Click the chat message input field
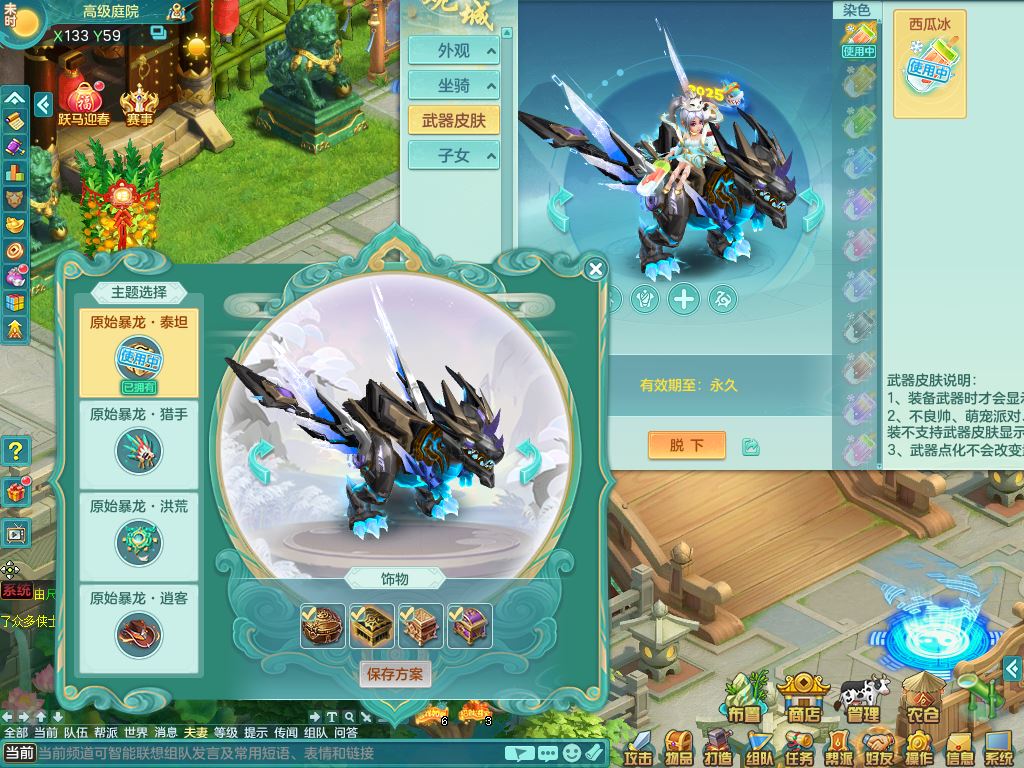 [x=268, y=753]
